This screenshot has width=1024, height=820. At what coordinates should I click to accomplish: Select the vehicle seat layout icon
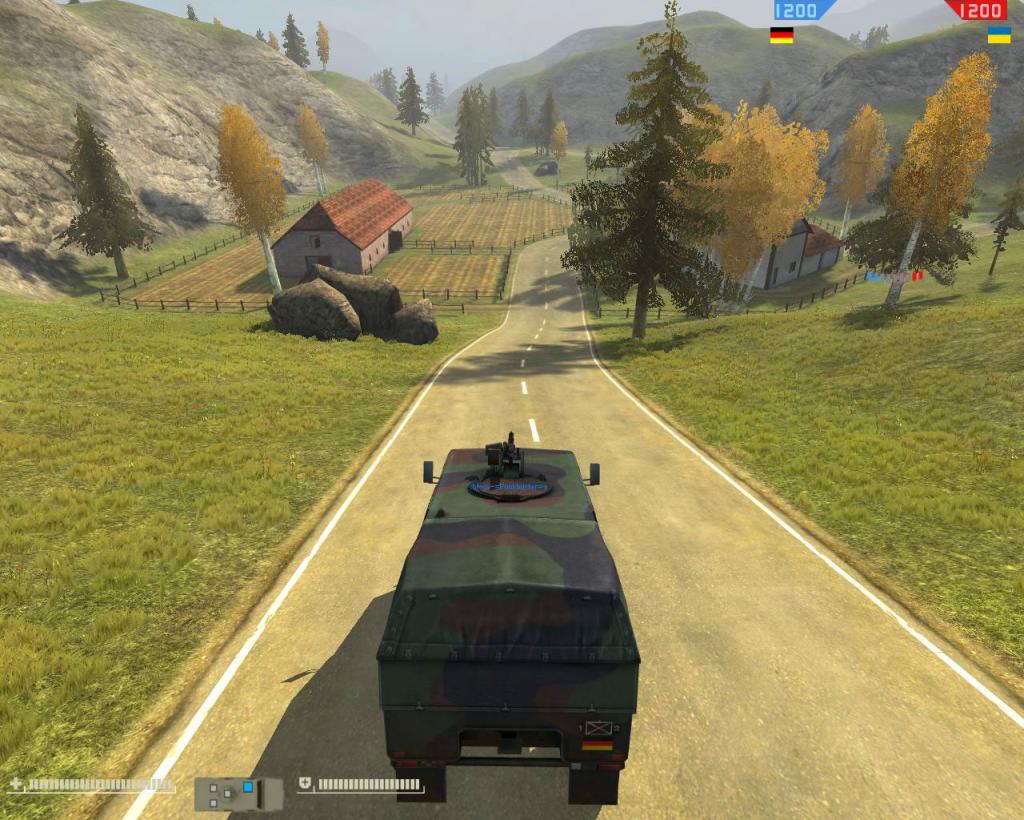coord(239,794)
